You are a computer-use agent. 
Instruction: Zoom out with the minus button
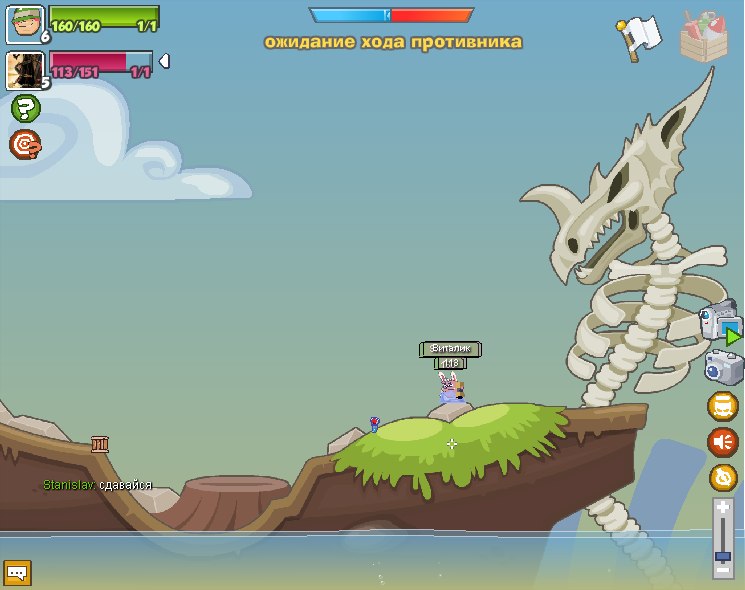[x=723, y=569]
